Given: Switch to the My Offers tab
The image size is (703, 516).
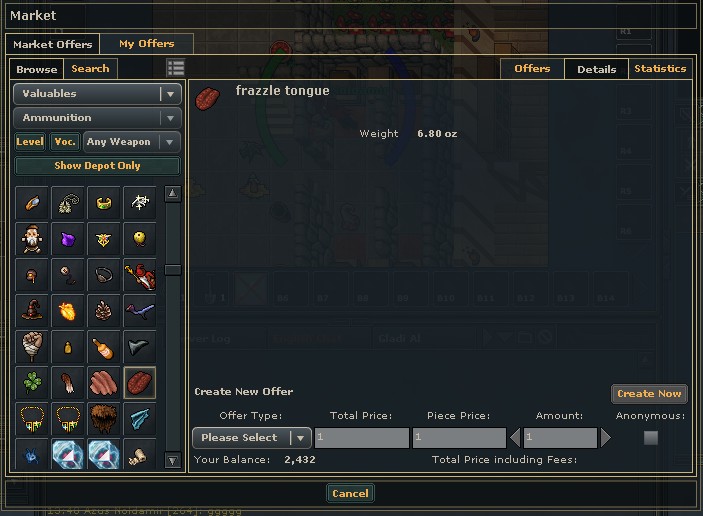Looking at the screenshot, I should point(146,44).
